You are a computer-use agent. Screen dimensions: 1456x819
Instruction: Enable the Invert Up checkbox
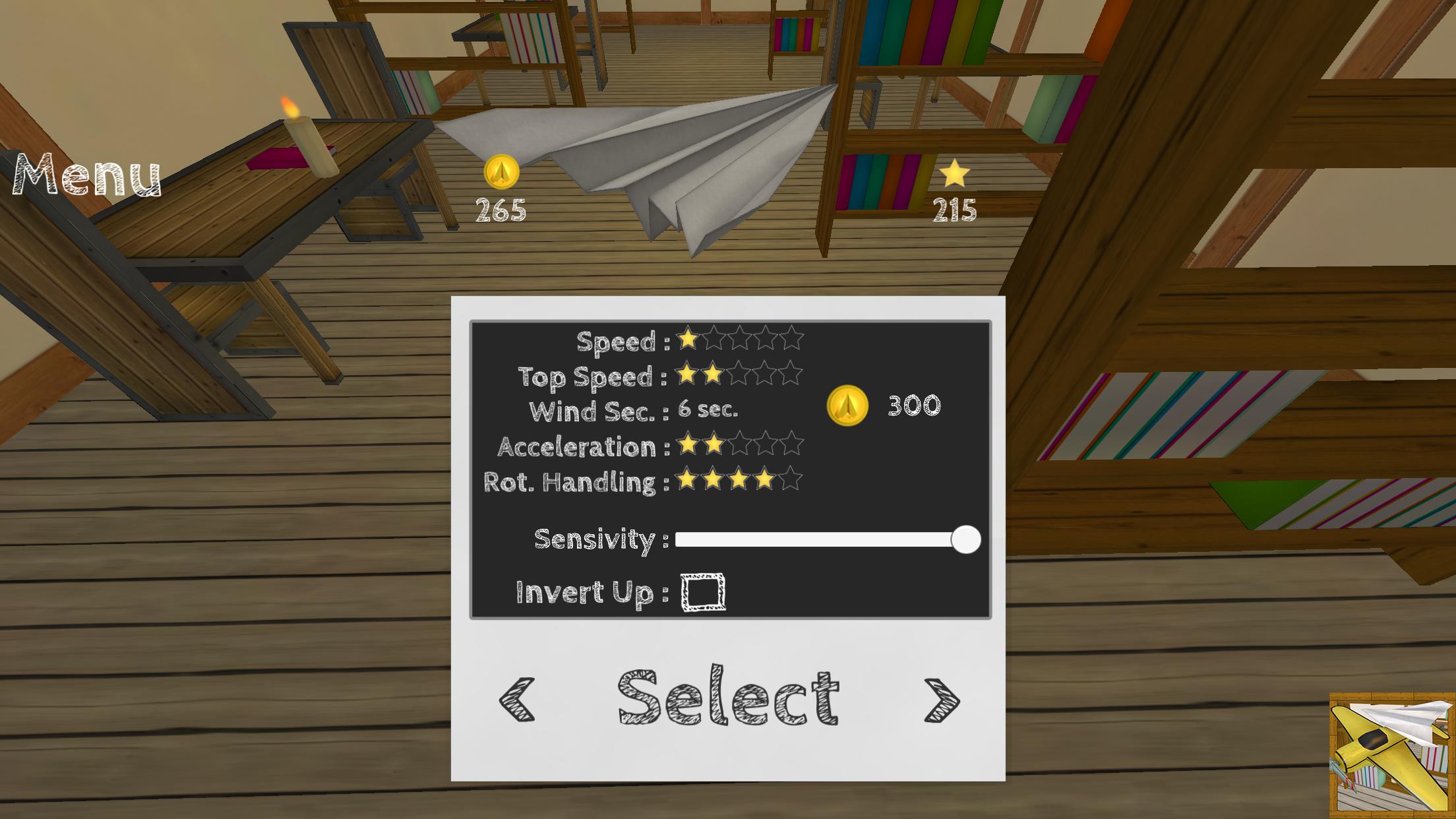coord(704,593)
